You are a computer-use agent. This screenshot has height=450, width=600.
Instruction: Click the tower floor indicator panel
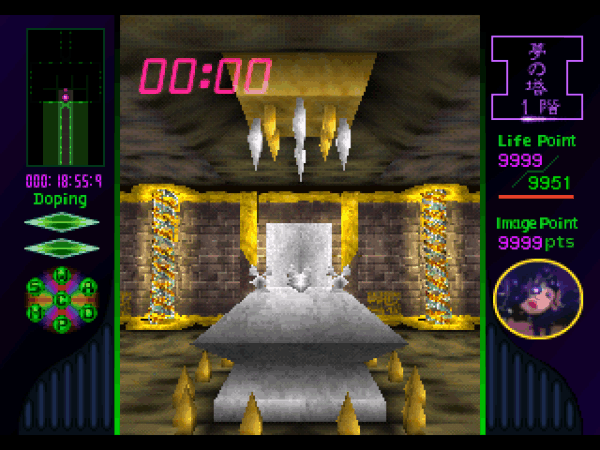coord(537,79)
